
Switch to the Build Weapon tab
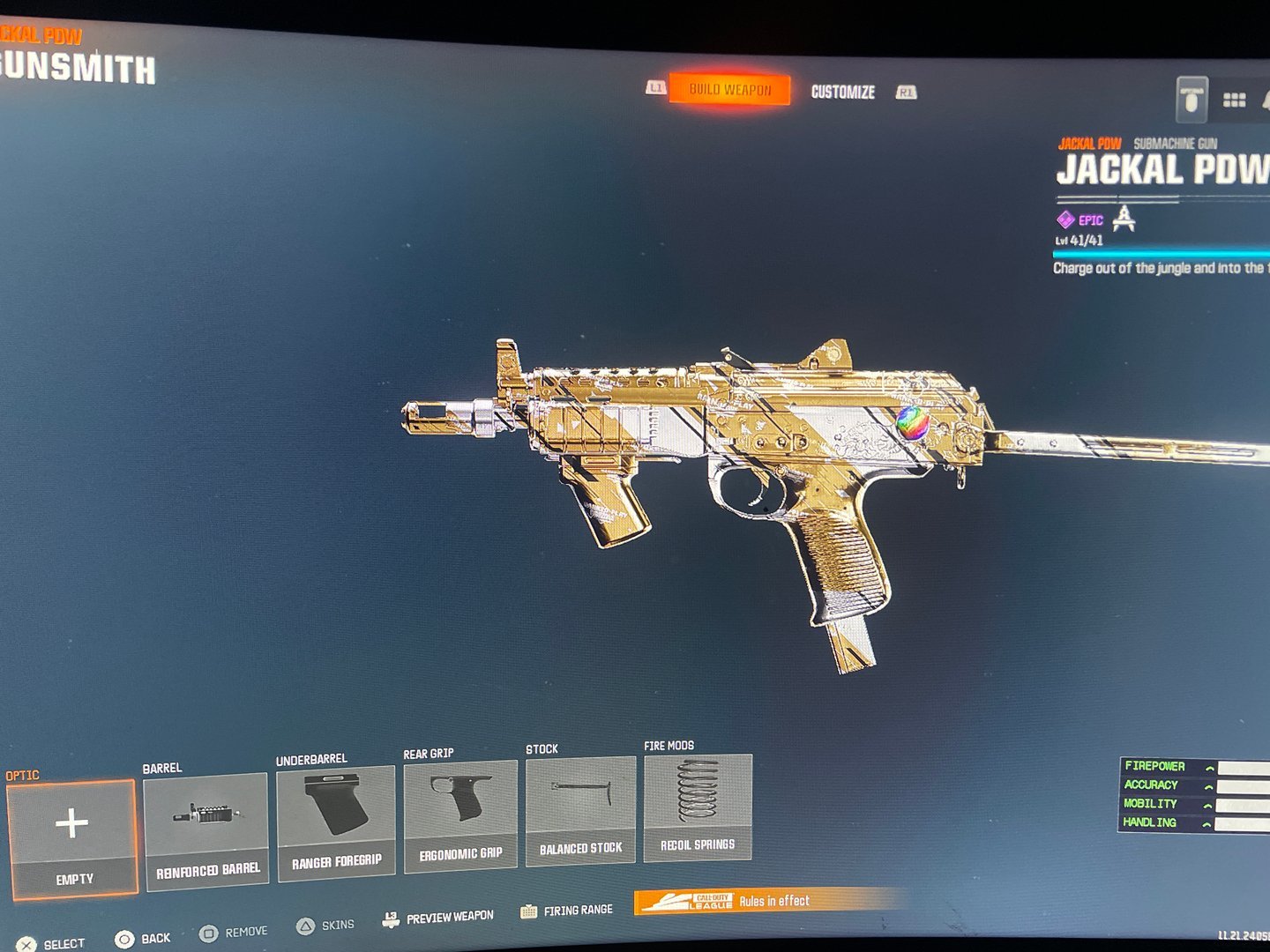[729, 89]
